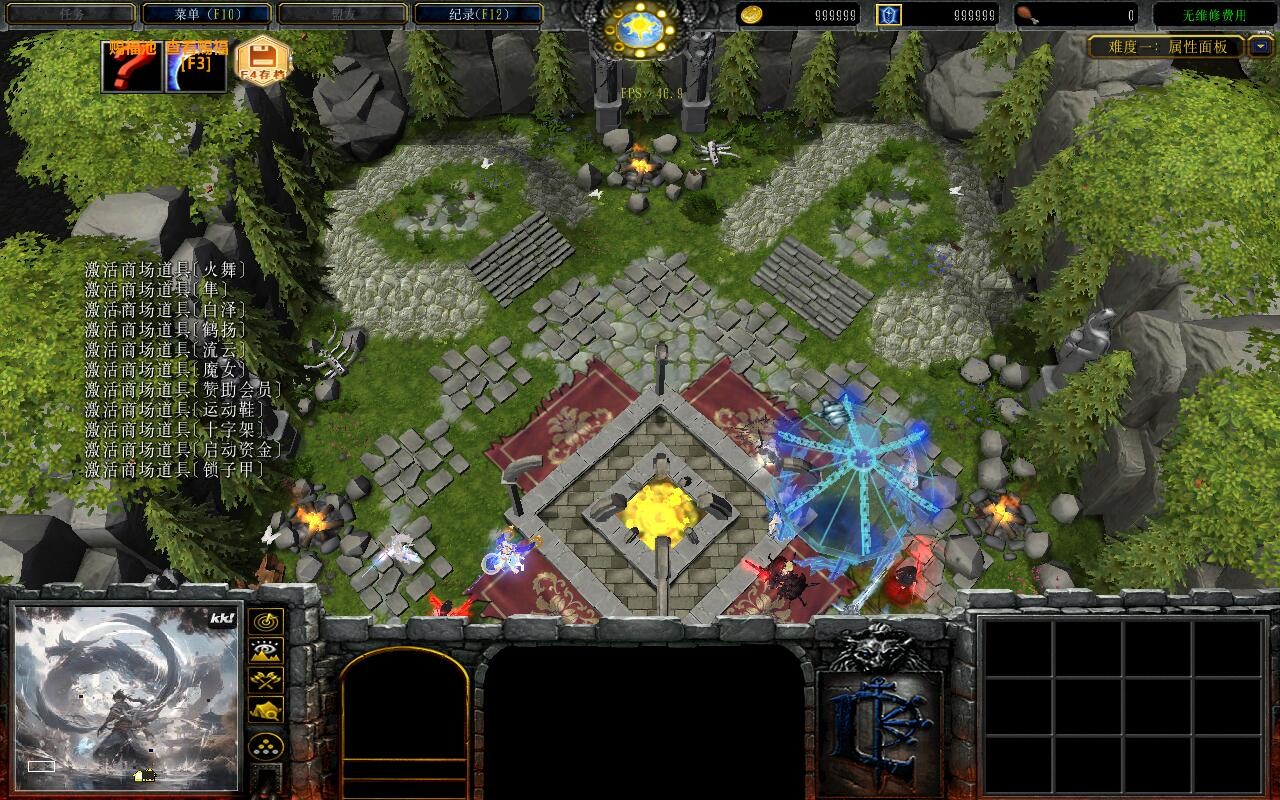Toggle minimap terrain display with the eye icon
The image size is (1280, 800).
click(266, 651)
